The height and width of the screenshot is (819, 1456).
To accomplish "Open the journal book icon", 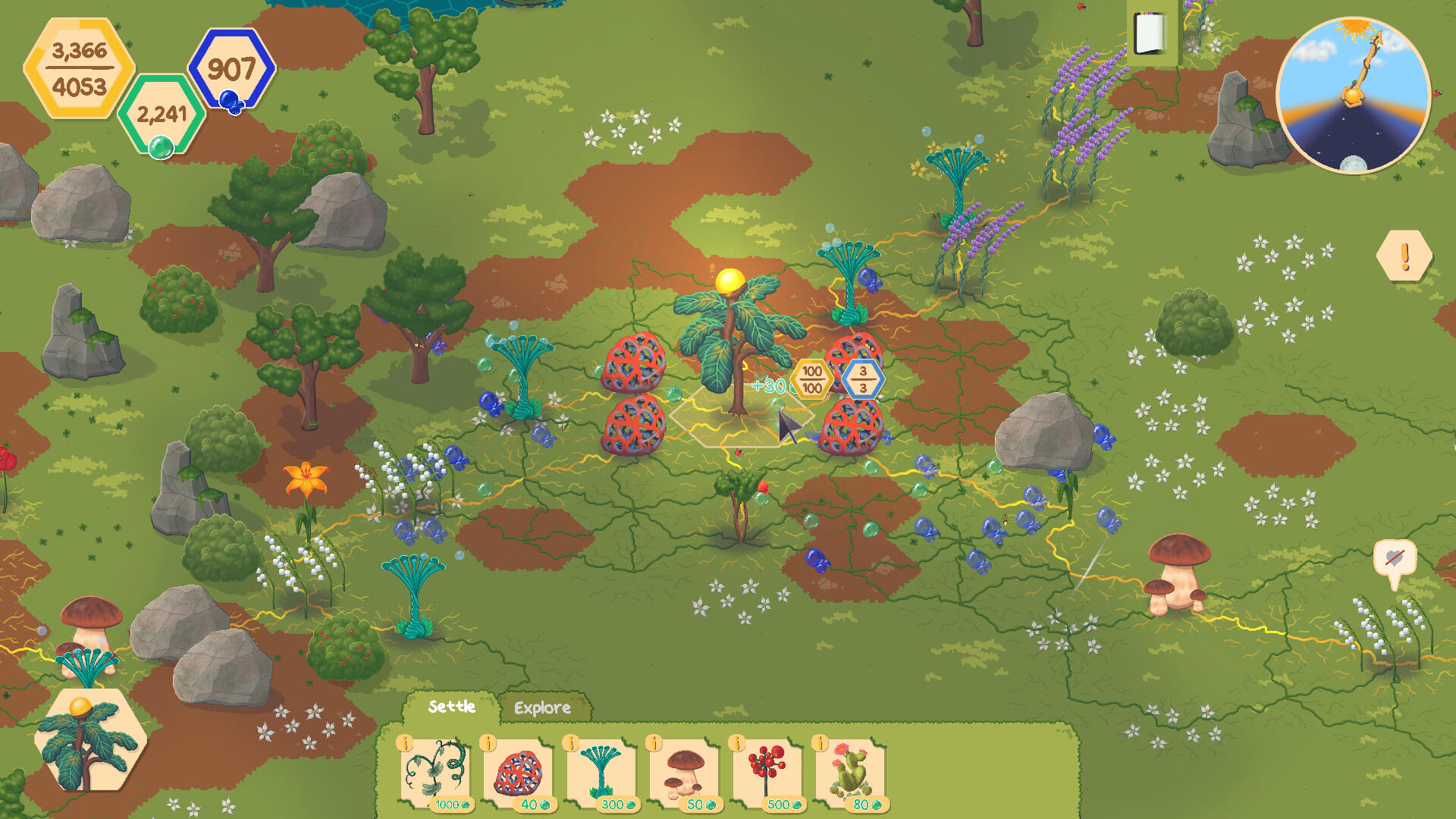I will 1150,34.
